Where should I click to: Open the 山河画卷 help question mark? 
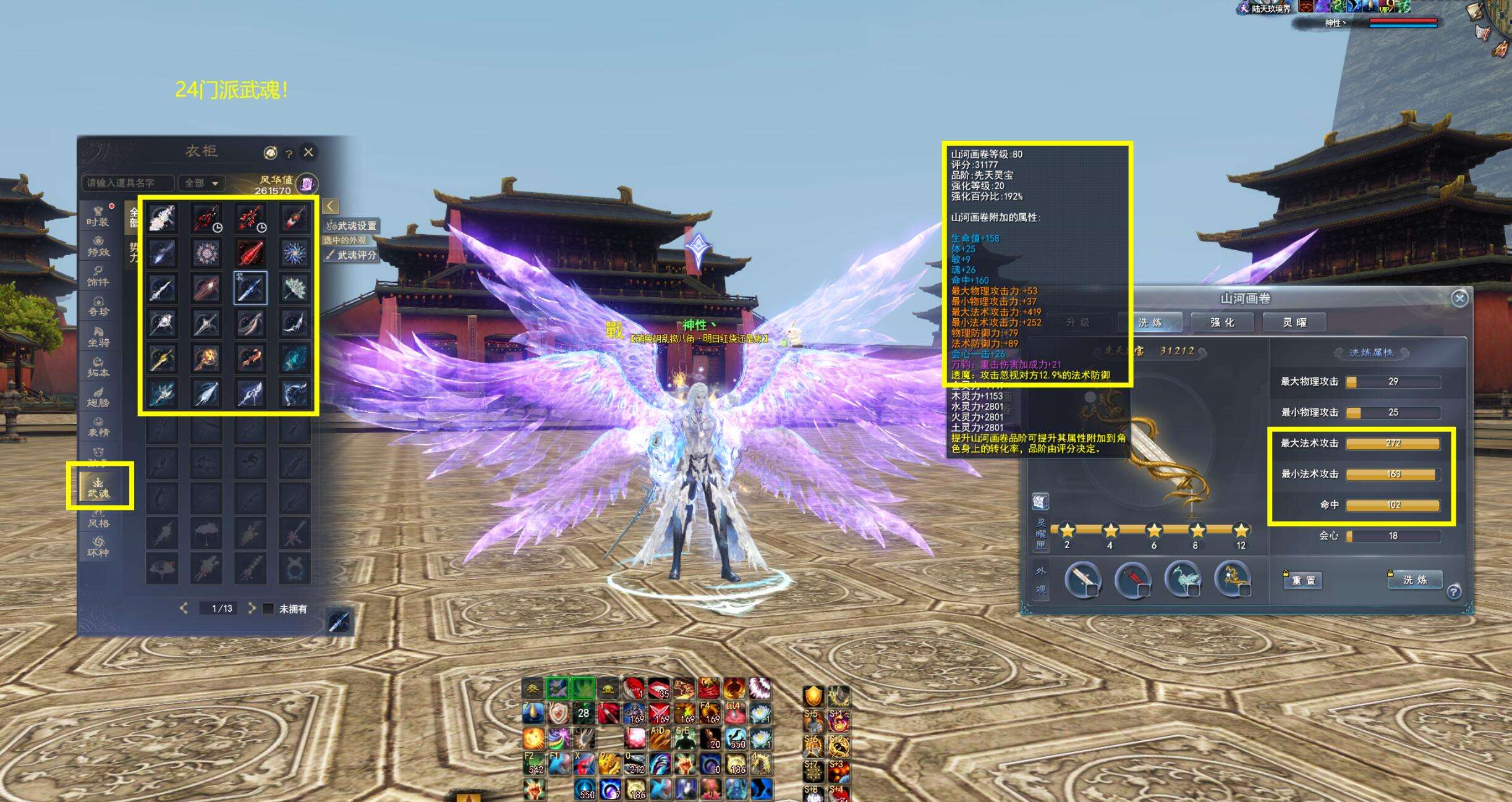1453,592
